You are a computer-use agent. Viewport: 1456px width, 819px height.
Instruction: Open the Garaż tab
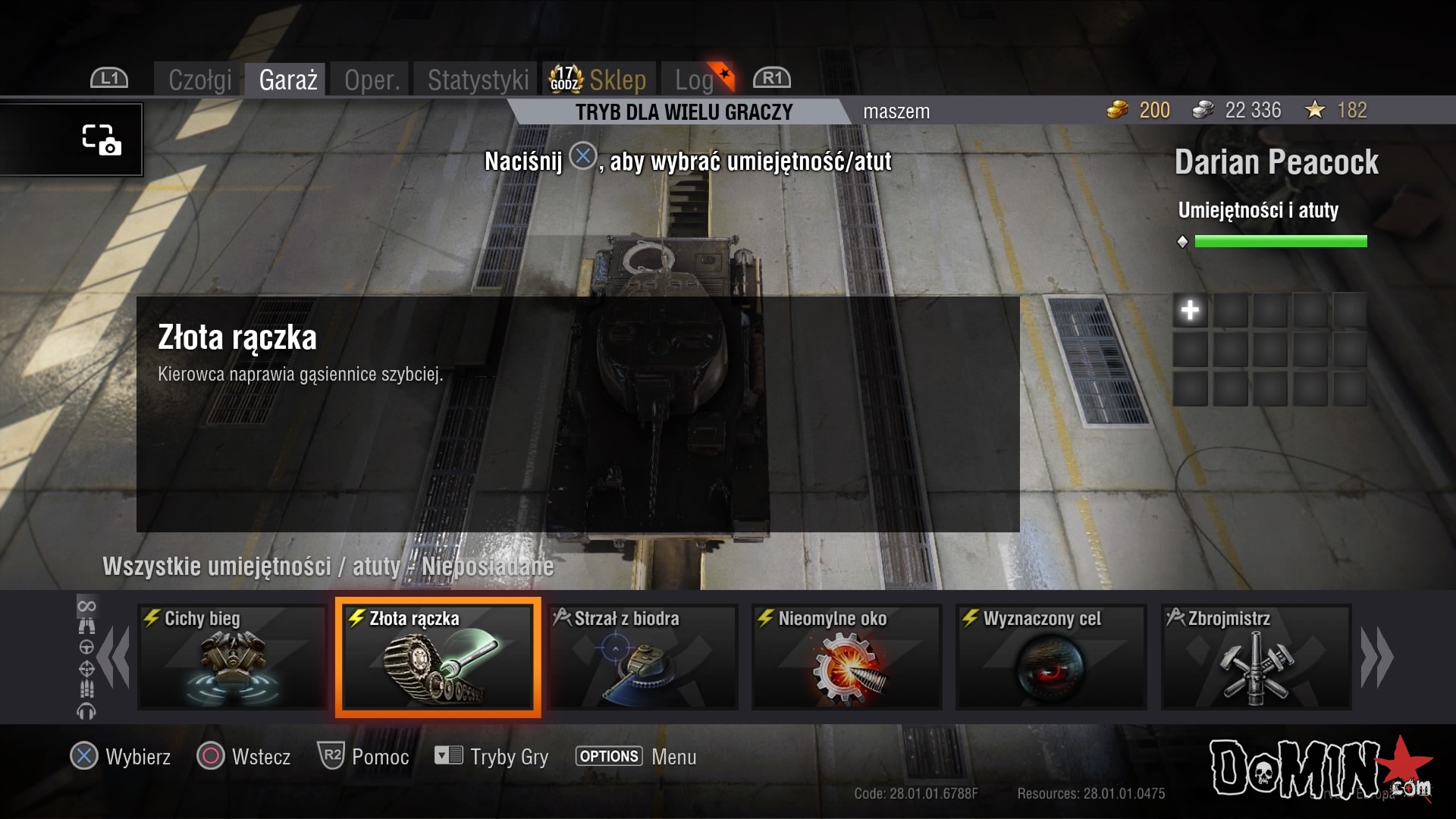(287, 80)
